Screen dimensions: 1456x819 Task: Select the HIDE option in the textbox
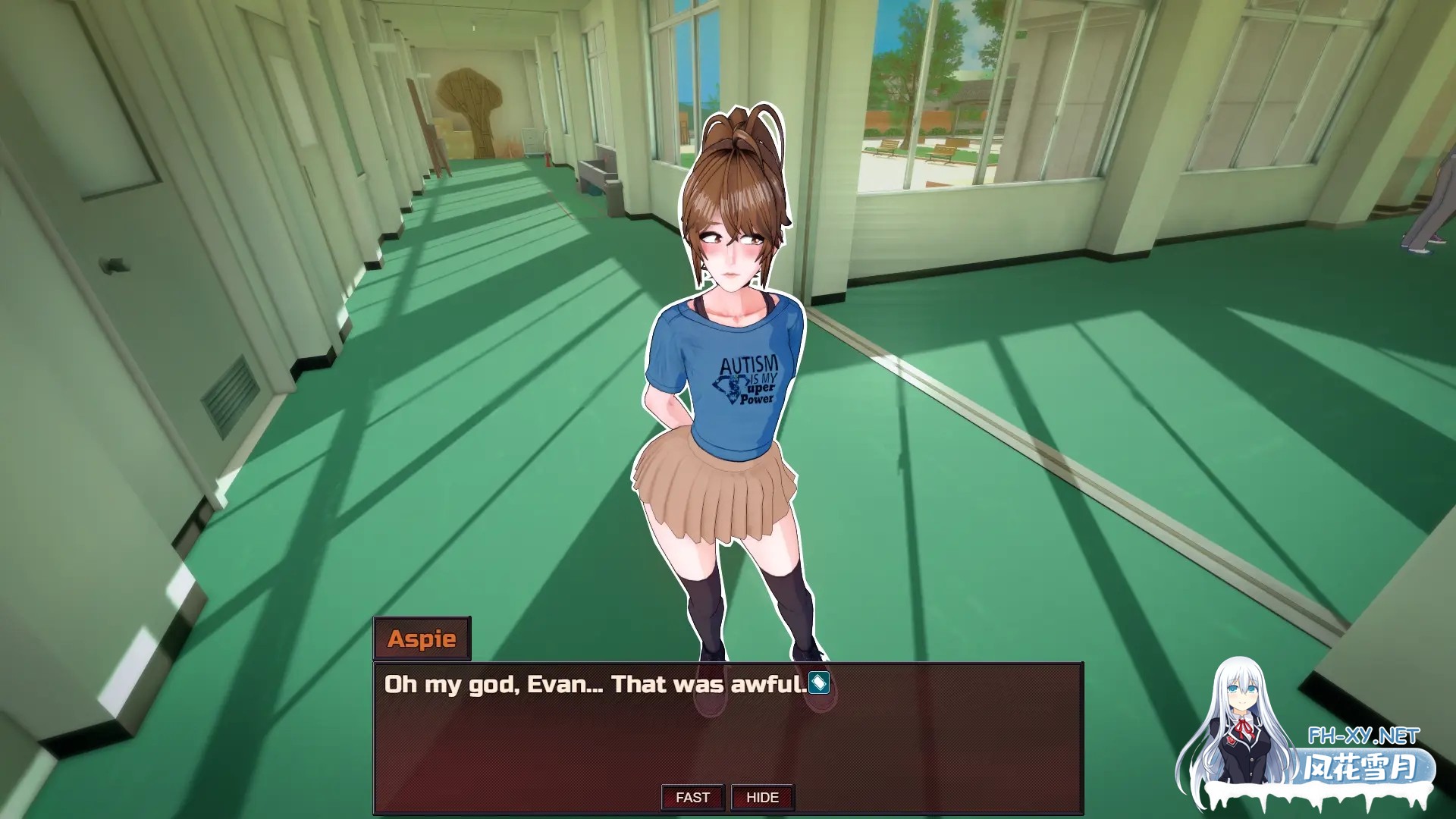point(762,797)
